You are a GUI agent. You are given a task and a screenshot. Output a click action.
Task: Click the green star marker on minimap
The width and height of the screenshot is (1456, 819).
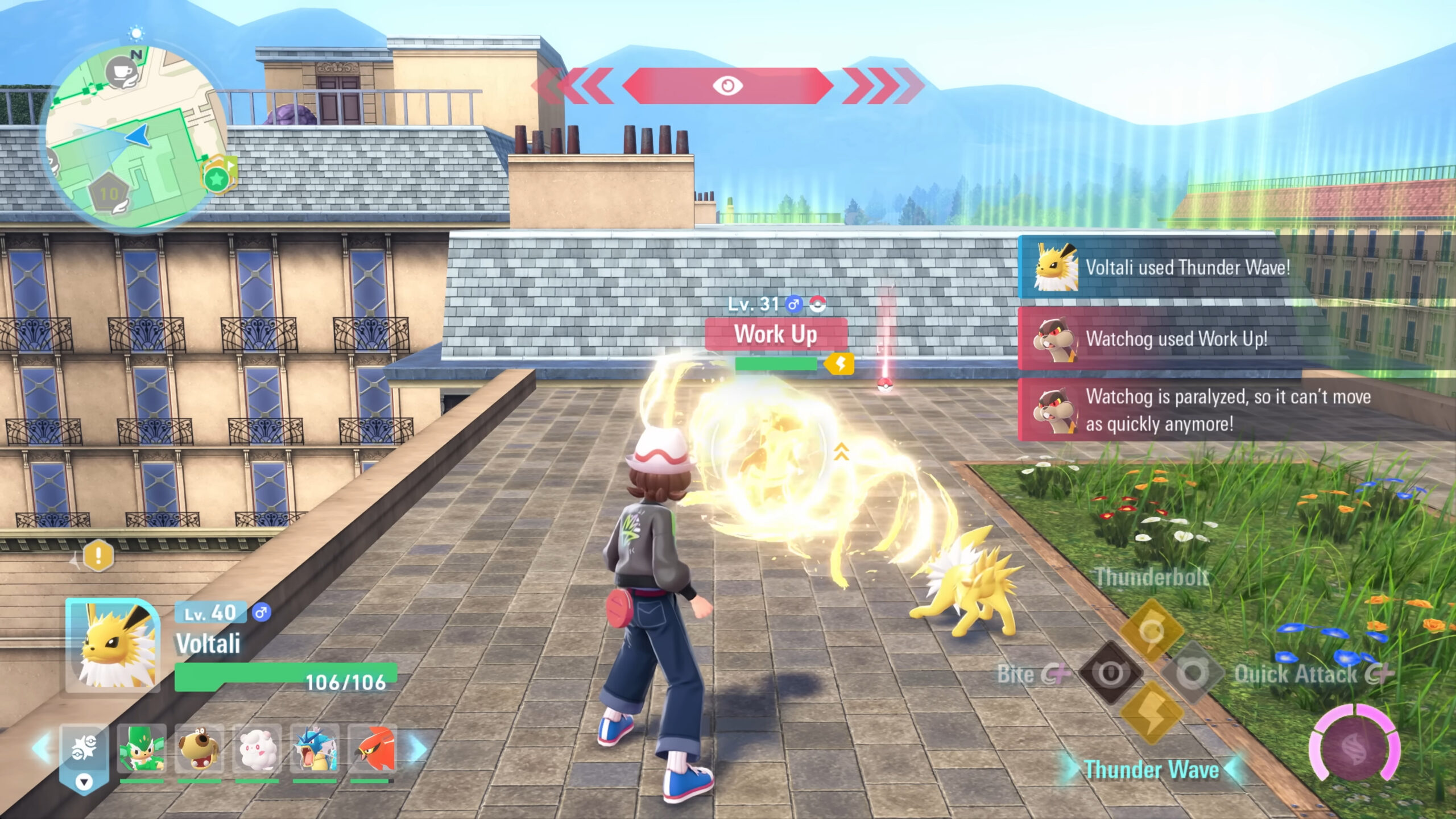[216, 179]
